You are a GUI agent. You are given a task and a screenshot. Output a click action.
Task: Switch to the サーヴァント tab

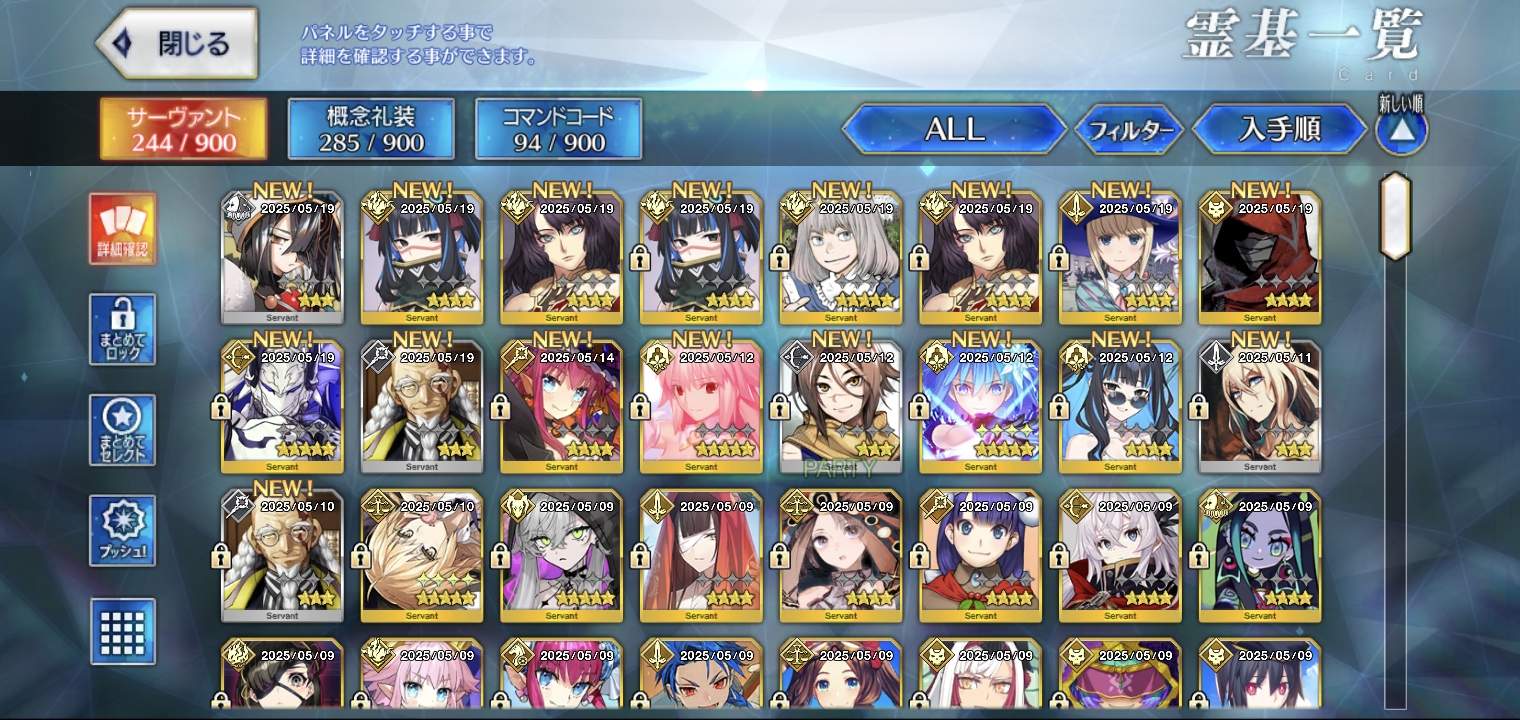point(183,129)
